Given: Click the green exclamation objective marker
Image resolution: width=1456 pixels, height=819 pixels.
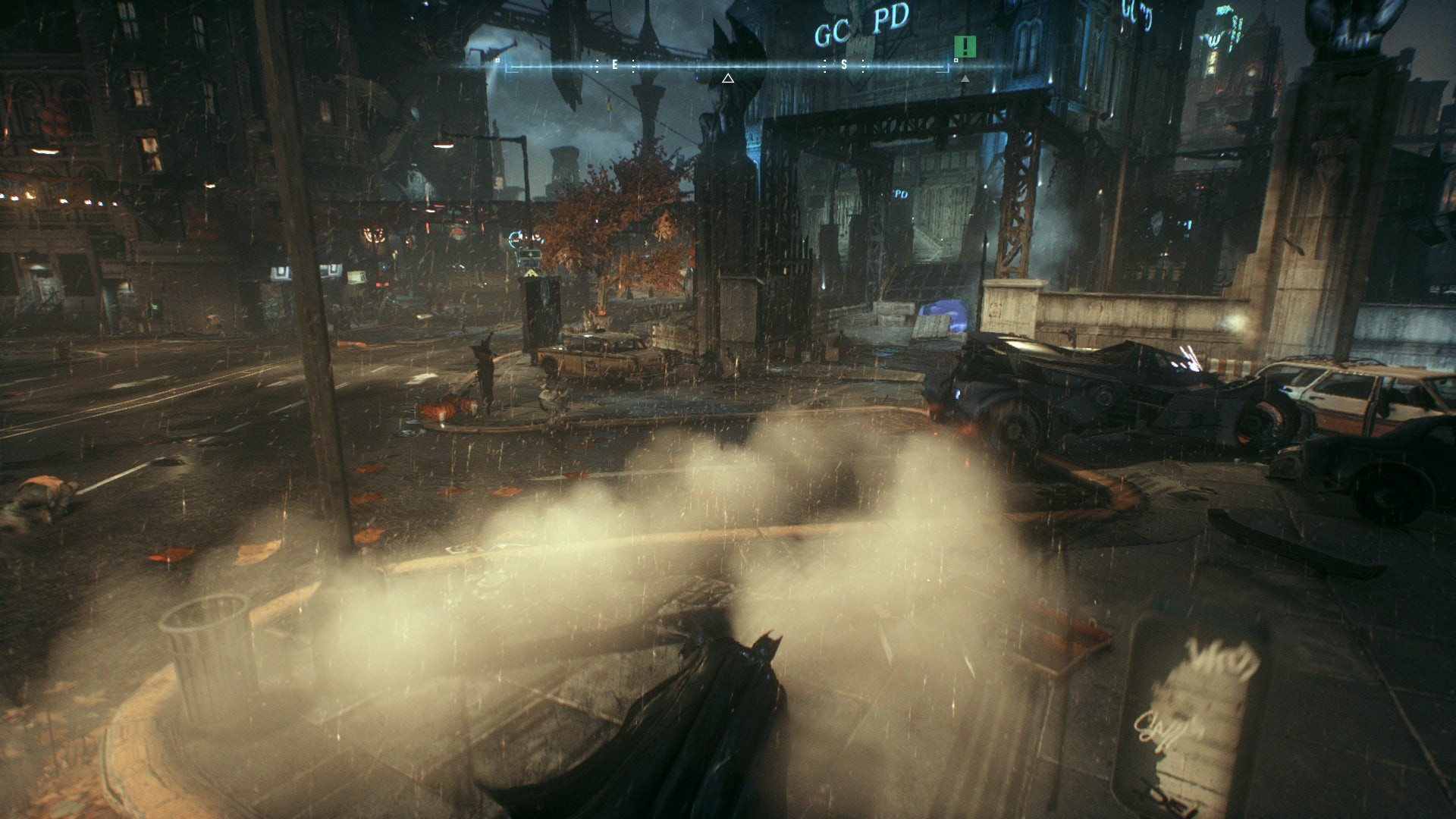Looking at the screenshot, I should pyautogui.click(x=965, y=46).
